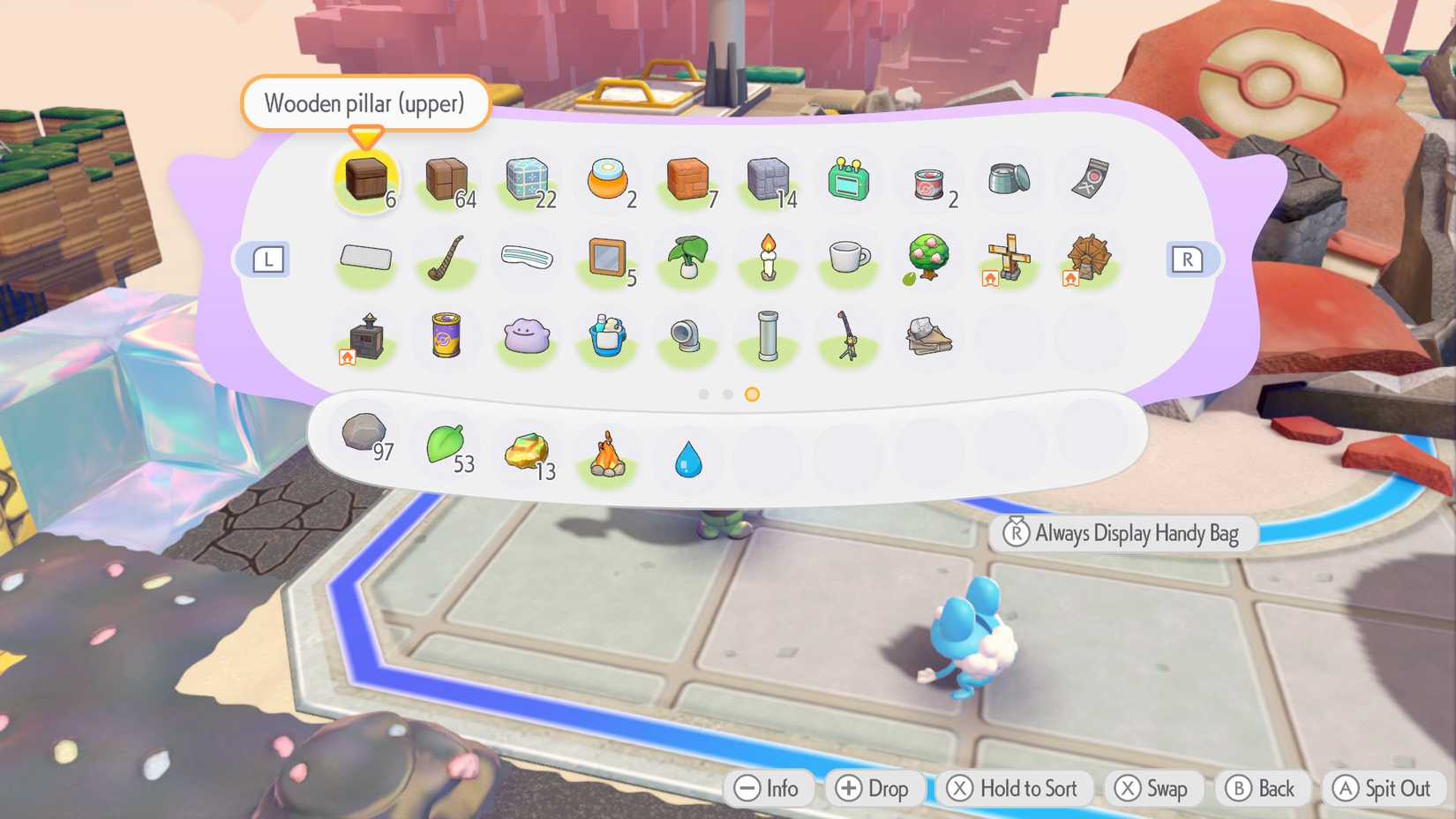This screenshot has height=819, width=1456.
Task: Select the water droplet in the handy bag
Action: tap(687, 457)
